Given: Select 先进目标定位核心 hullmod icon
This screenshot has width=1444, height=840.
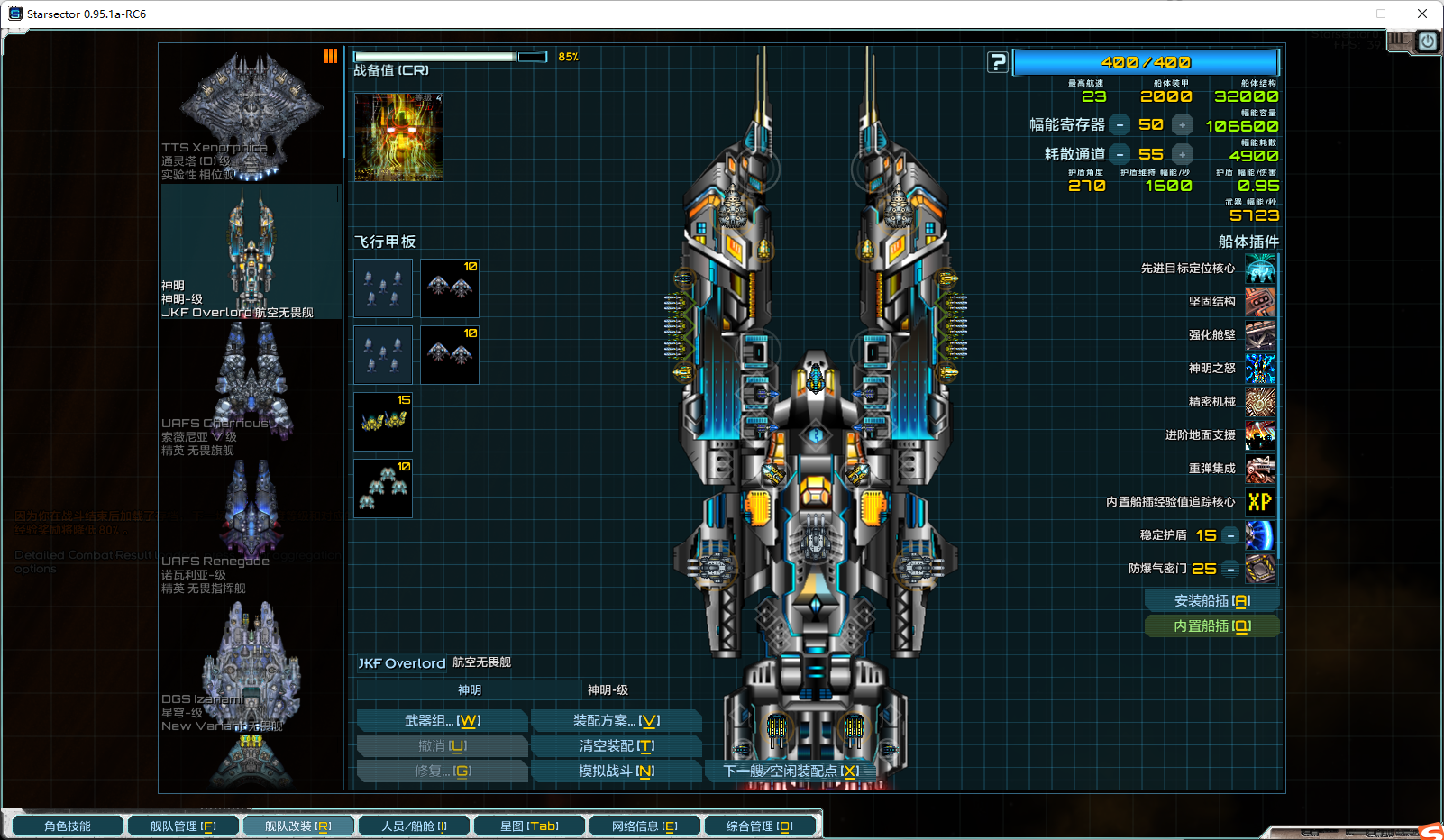Looking at the screenshot, I should tap(1260, 269).
